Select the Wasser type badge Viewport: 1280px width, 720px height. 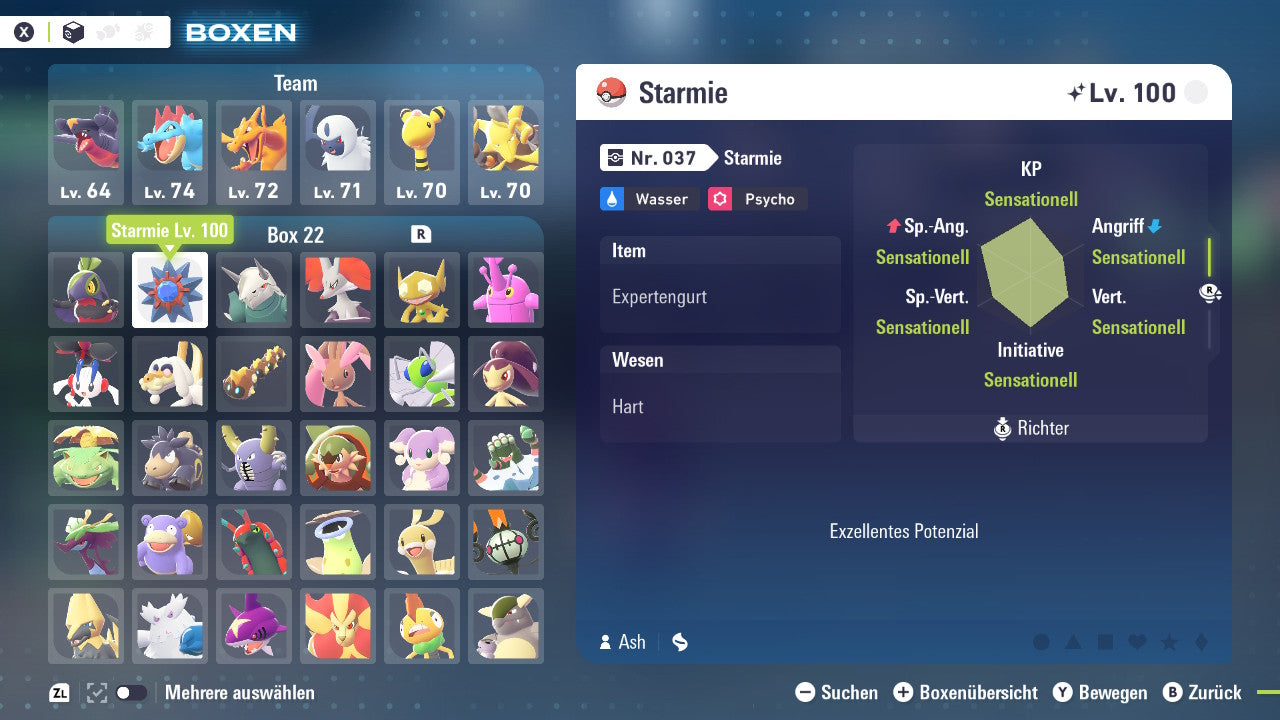tap(648, 199)
